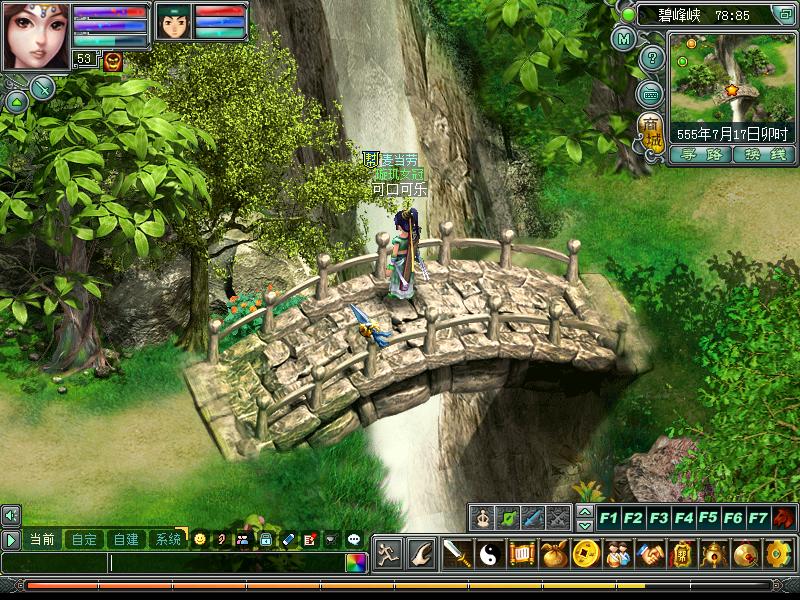
Task: Open the chat text color palette
Action: (355, 562)
